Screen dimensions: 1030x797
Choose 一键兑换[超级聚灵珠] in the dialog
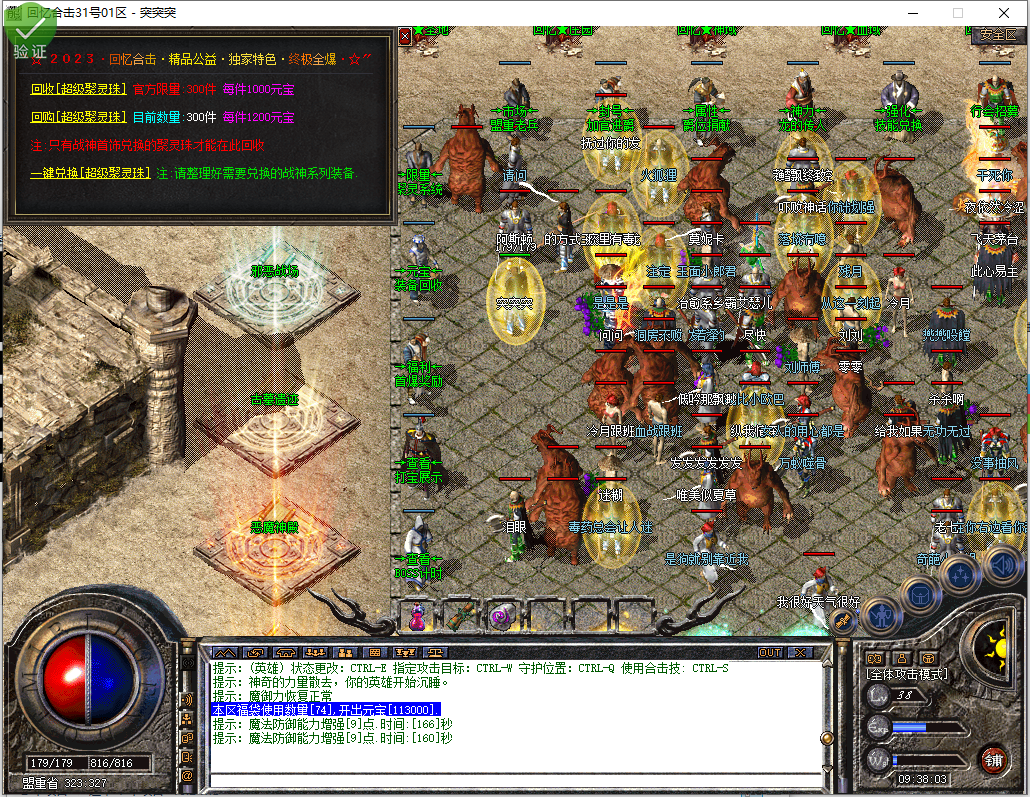91,173
